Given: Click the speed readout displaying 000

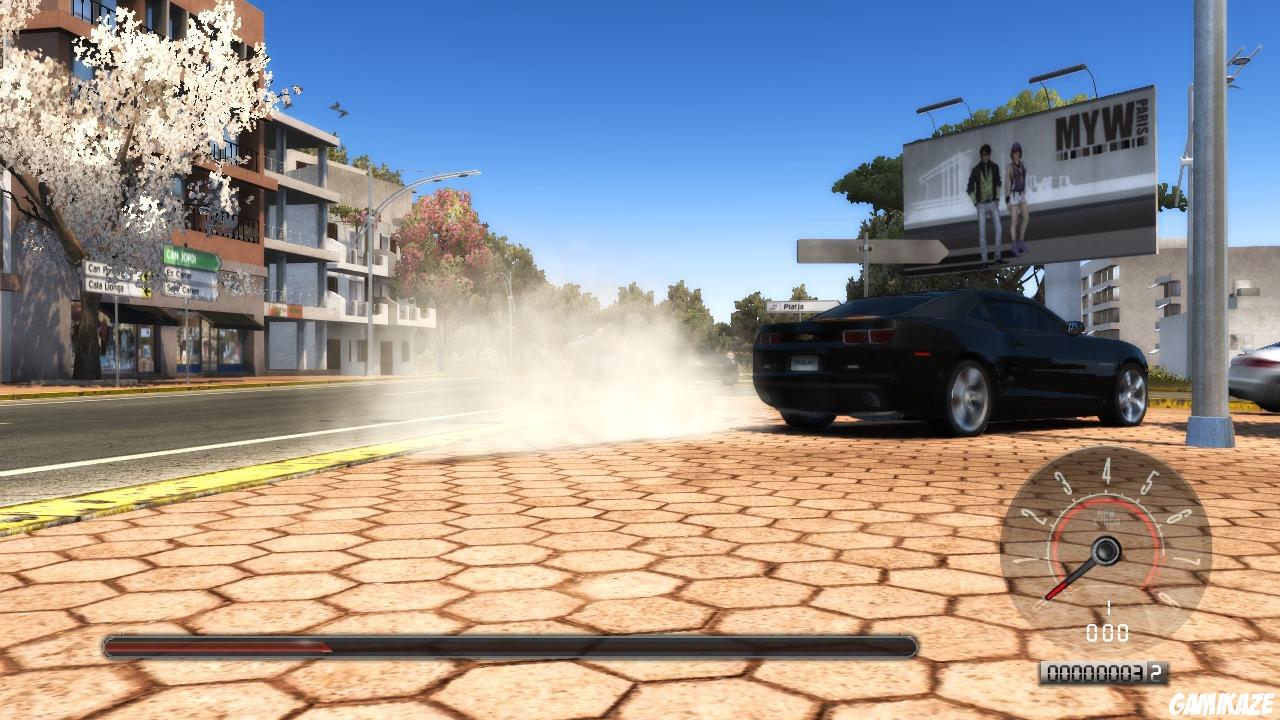Looking at the screenshot, I should 1108,631.
